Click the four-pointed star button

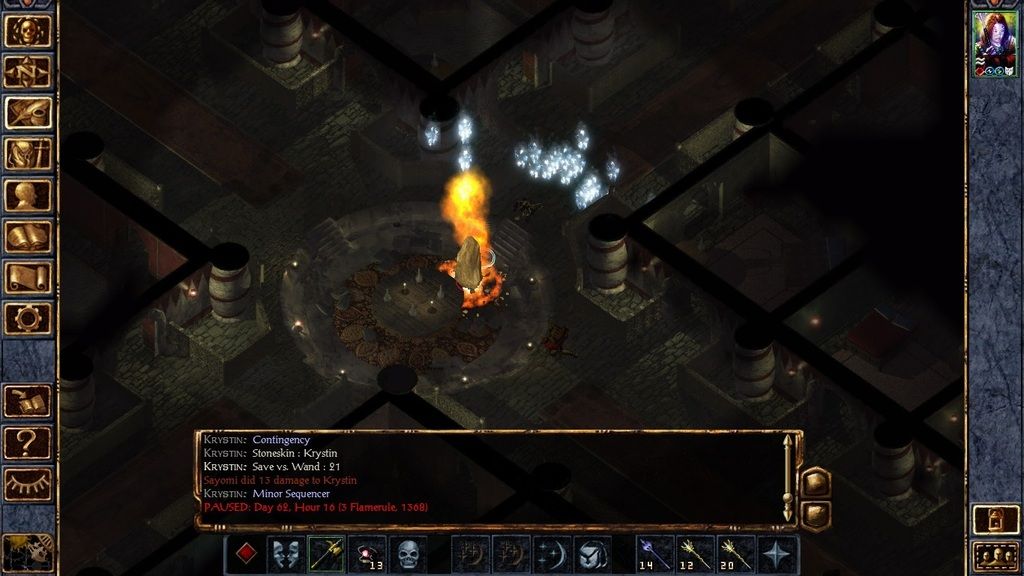tap(777, 554)
